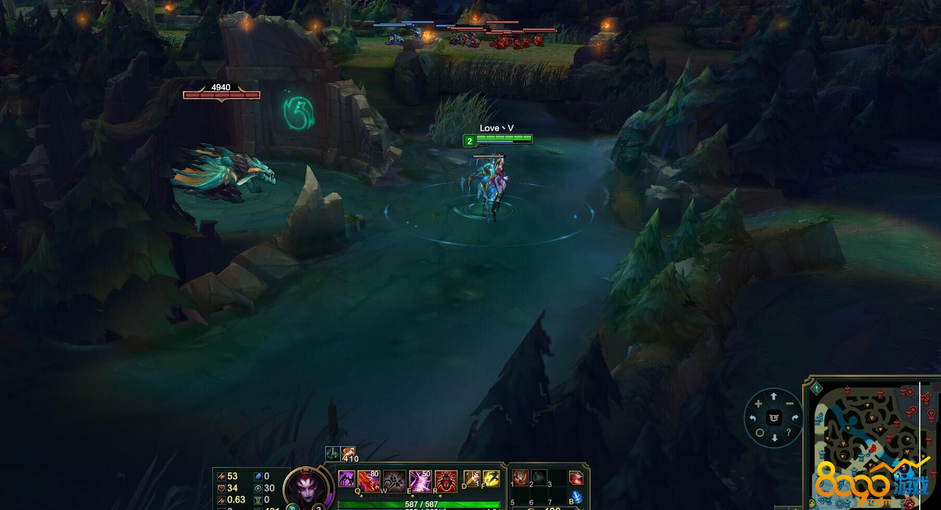Activate the yellow Flash summoner spell
The width and height of the screenshot is (941, 510).
point(491,479)
